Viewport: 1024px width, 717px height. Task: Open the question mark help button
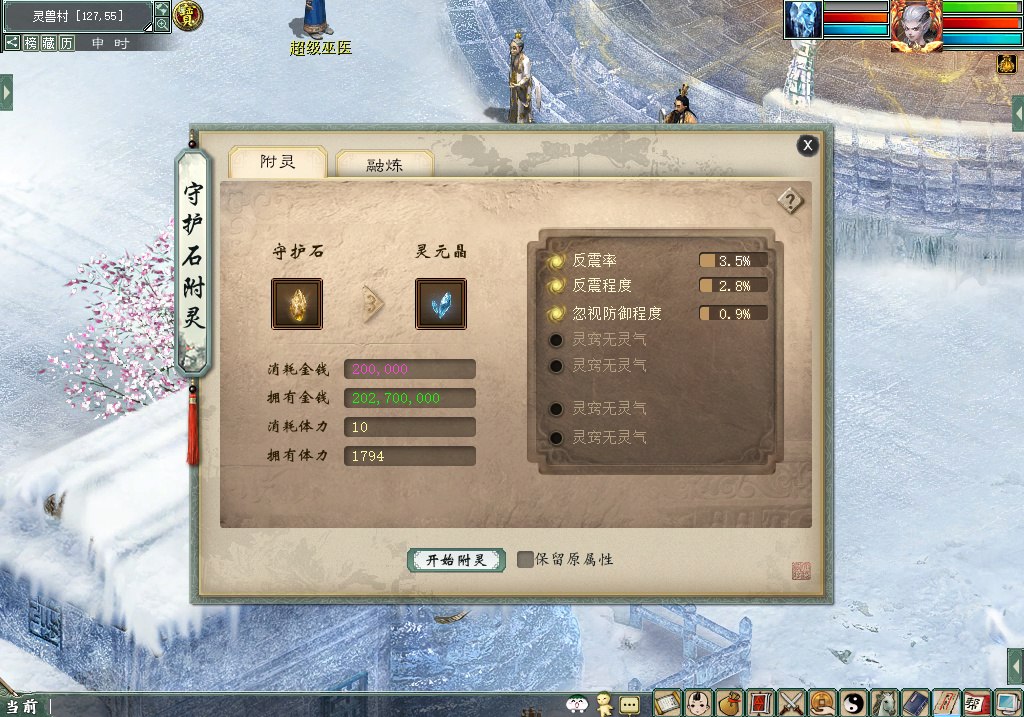click(x=790, y=201)
